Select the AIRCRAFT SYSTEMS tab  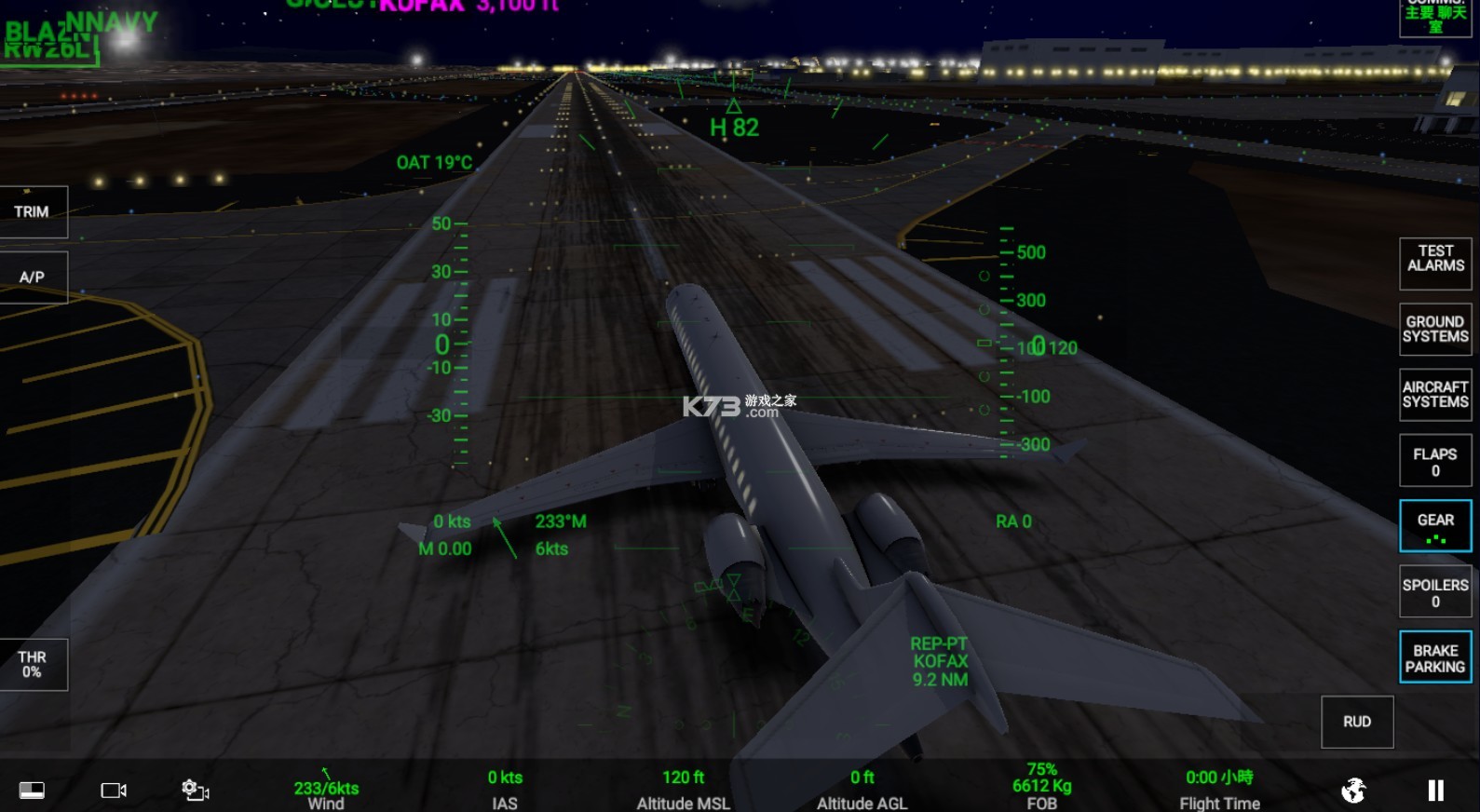pyautogui.click(x=1434, y=394)
